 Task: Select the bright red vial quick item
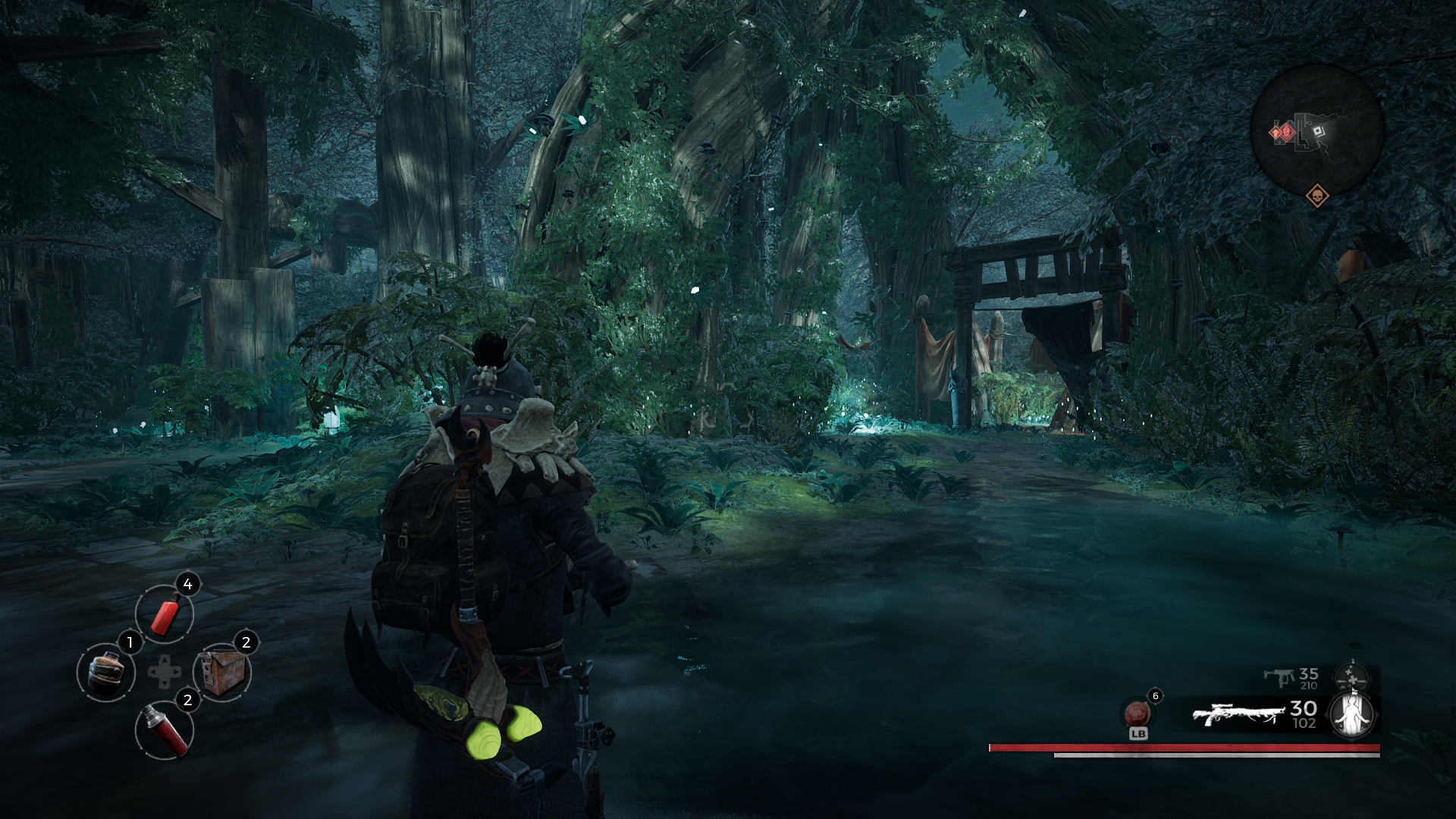tap(165, 614)
